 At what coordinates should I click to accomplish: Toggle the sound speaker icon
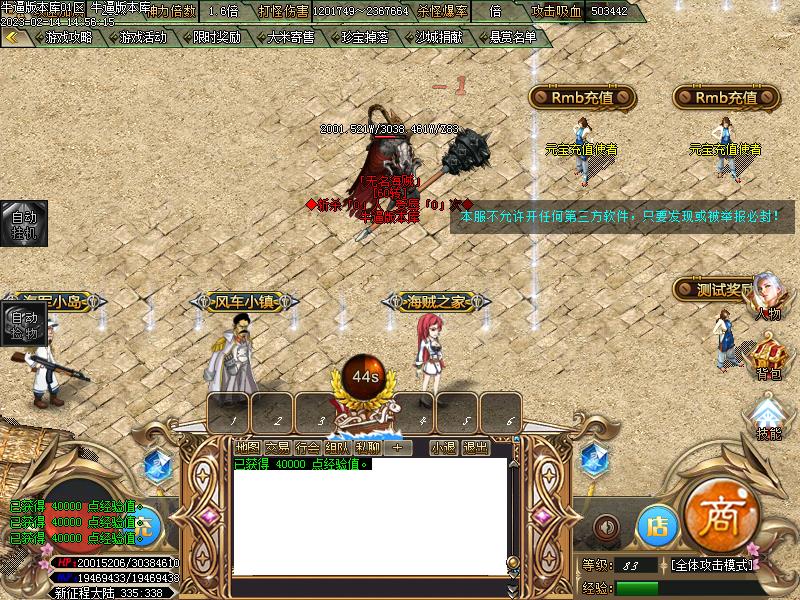tap(604, 526)
